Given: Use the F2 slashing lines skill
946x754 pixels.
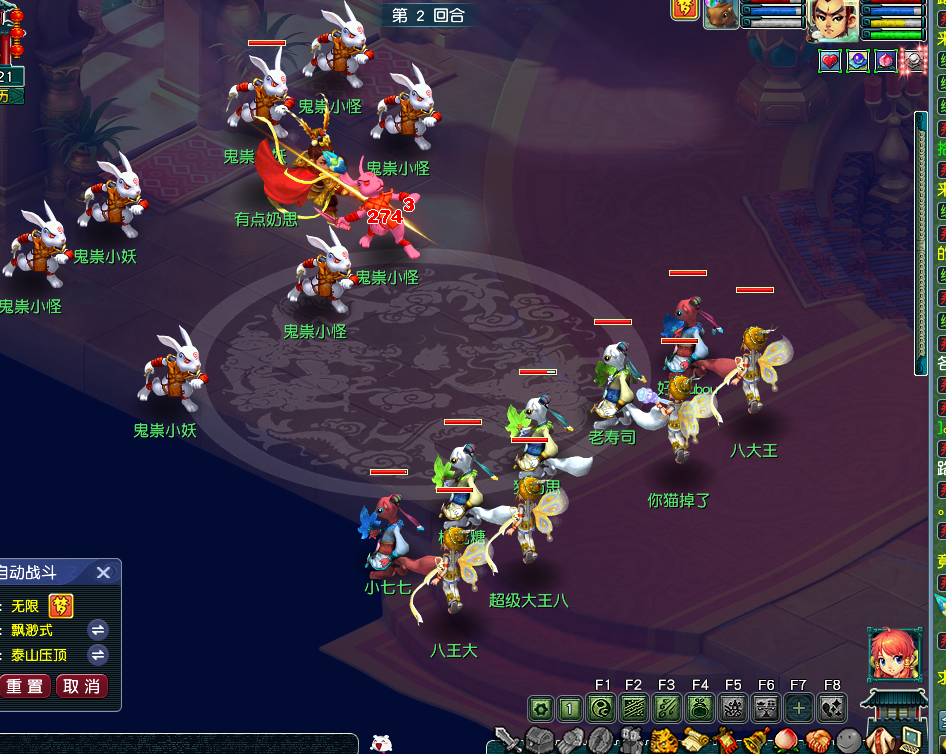Looking at the screenshot, I should coord(634,709).
